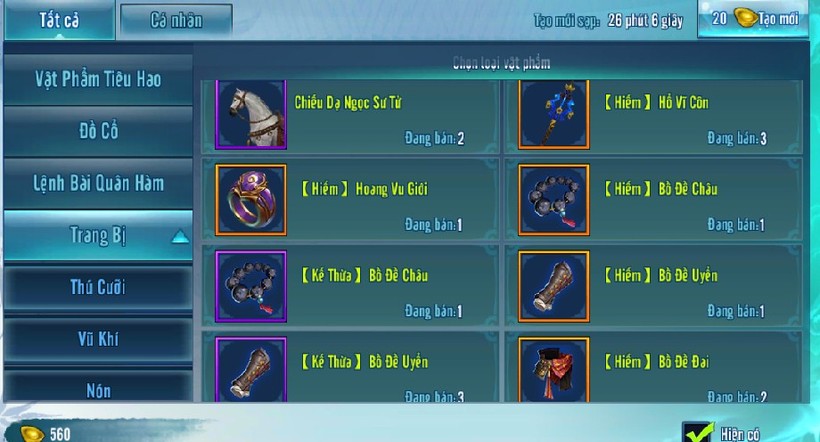
Task: Open the Kế Thừa Bồ Đề Châu listing
Action: pyautogui.click(x=350, y=286)
